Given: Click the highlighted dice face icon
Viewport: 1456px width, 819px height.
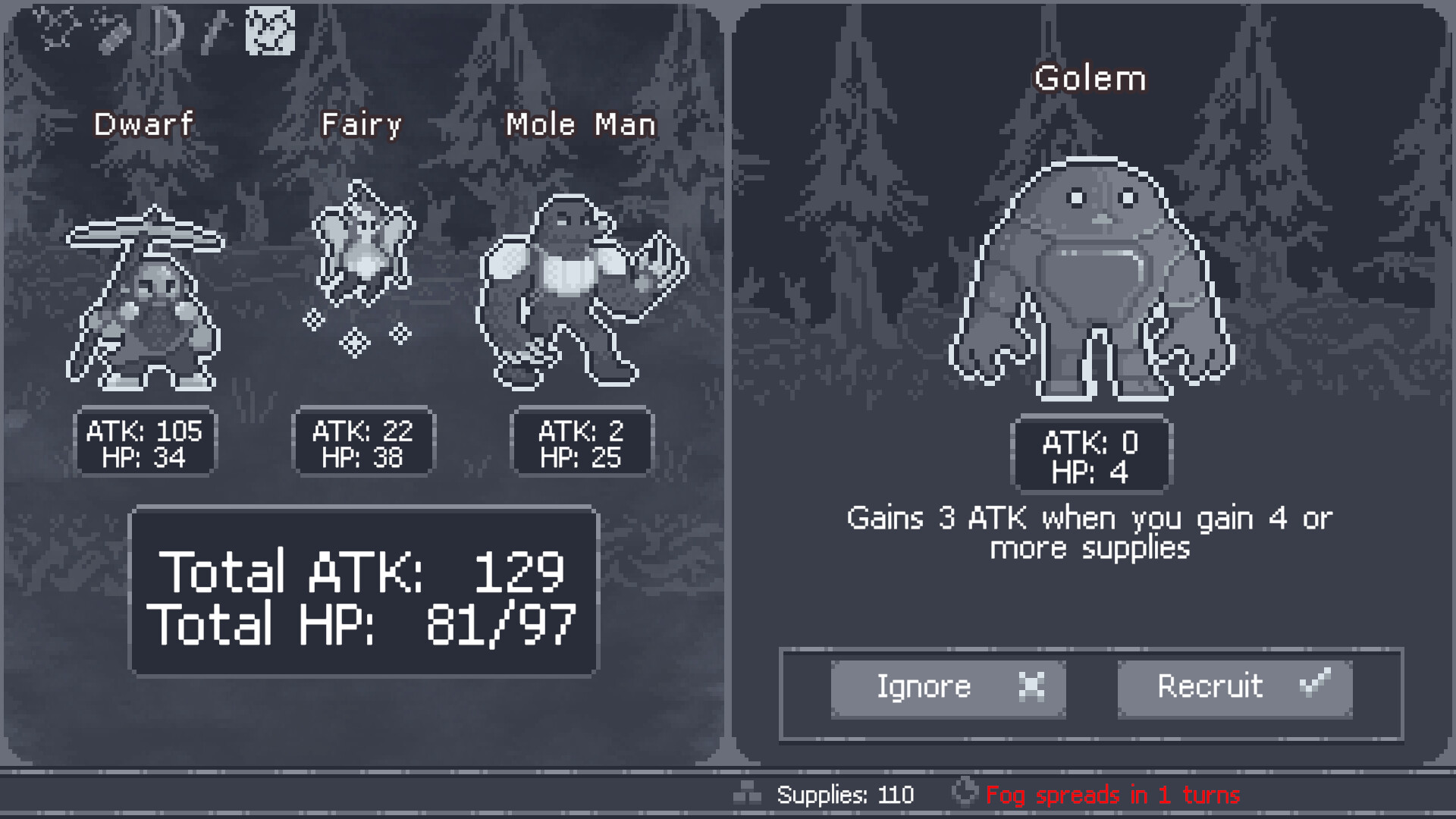Looking at the screenshot, I should pos(270,32).
